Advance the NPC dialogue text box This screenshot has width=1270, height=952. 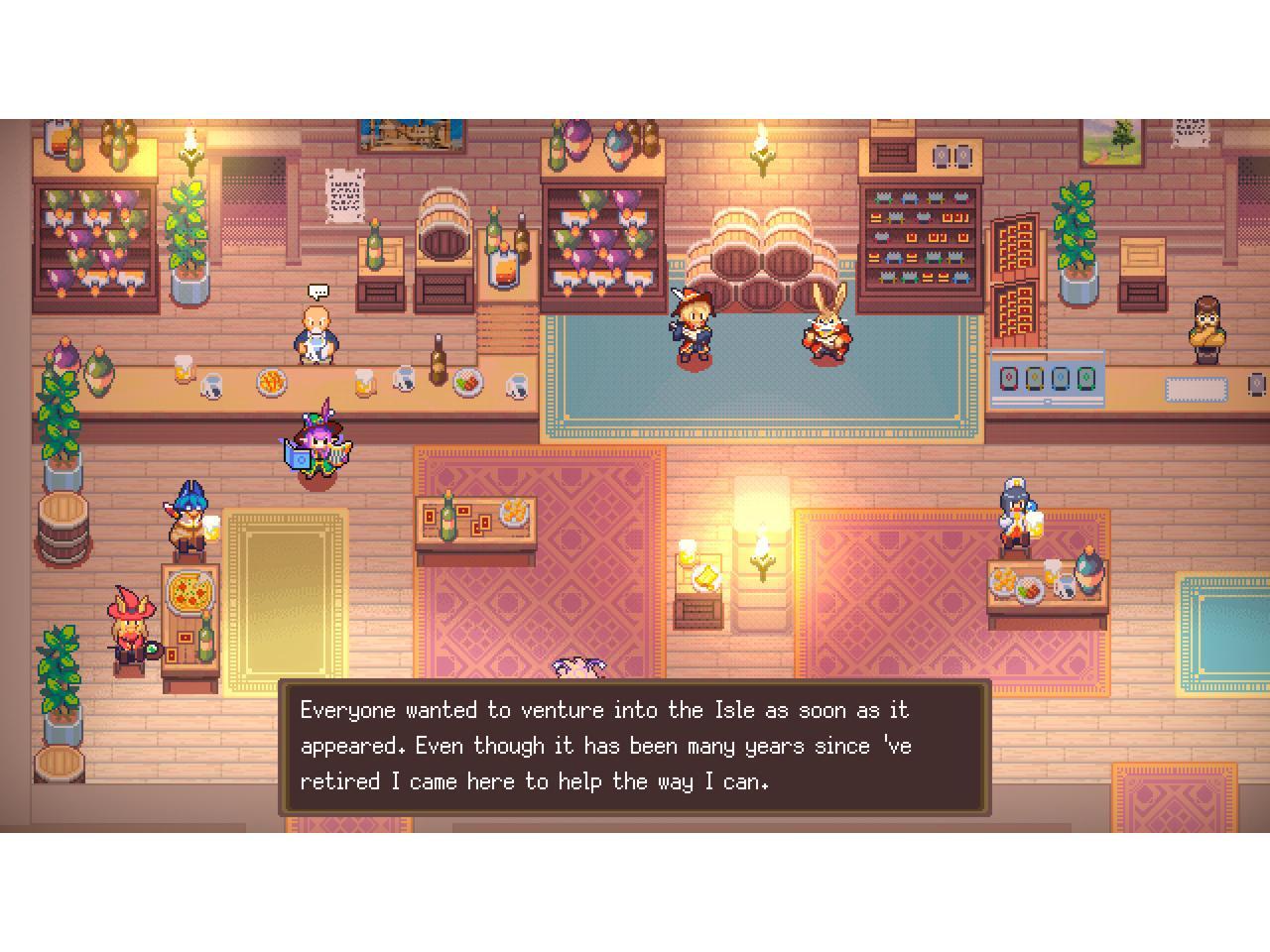click(x=635, y=747)
